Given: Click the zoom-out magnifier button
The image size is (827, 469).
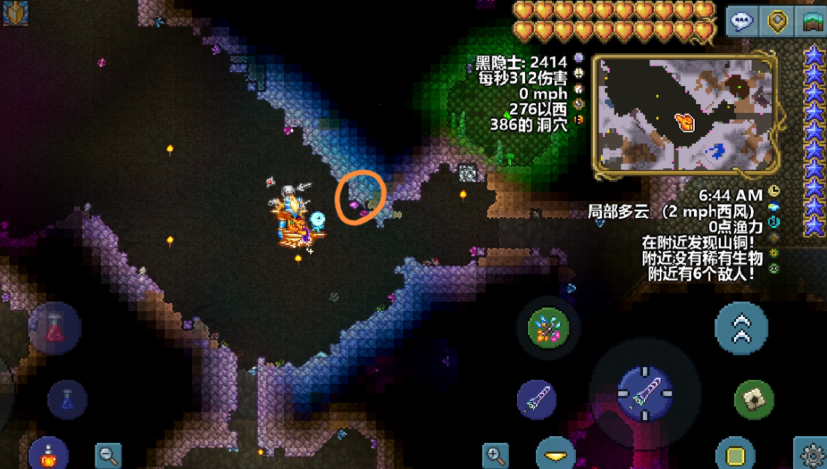Looking at the screenshot, I should [x=108, y=455].
